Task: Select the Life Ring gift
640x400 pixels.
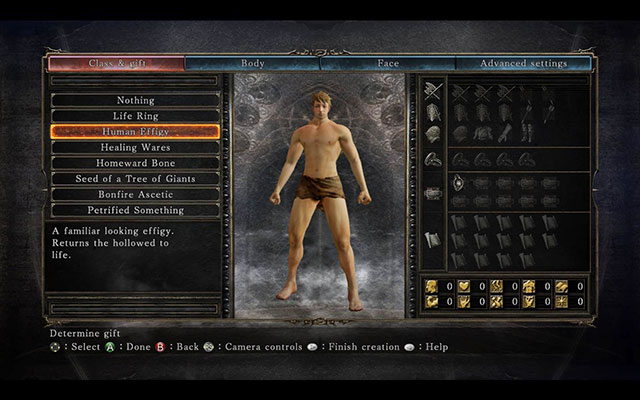Action: 135,116
